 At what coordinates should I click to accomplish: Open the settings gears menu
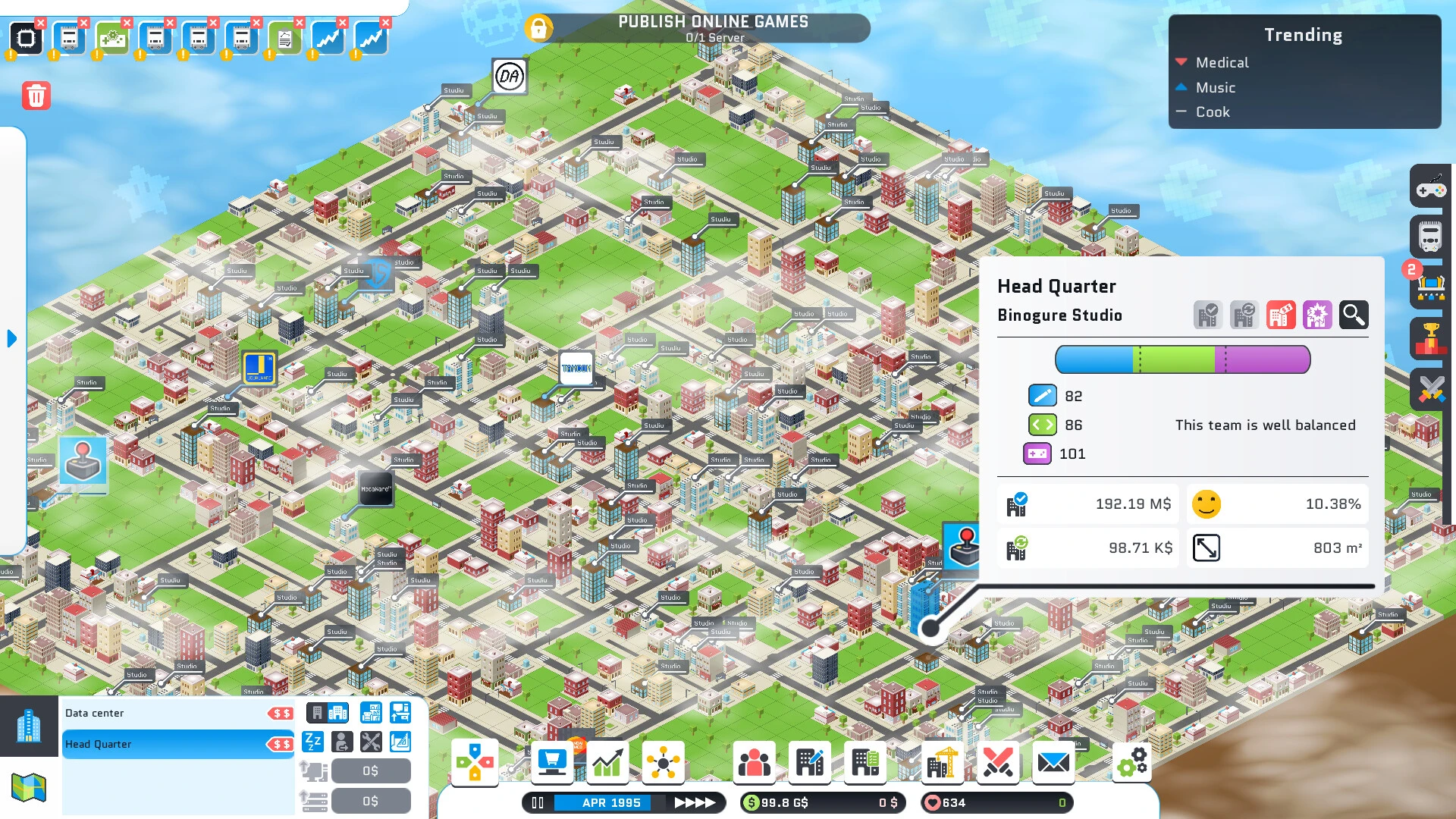[x=1133, y=761]
